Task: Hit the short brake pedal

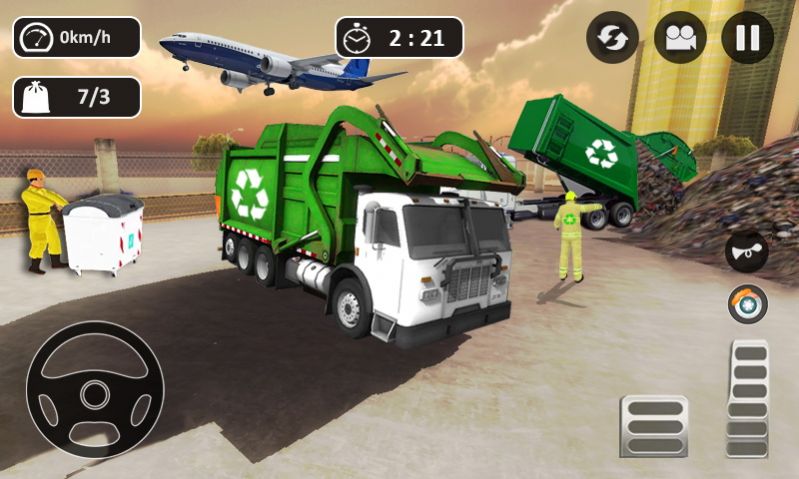Action: [x=654, y=426]
